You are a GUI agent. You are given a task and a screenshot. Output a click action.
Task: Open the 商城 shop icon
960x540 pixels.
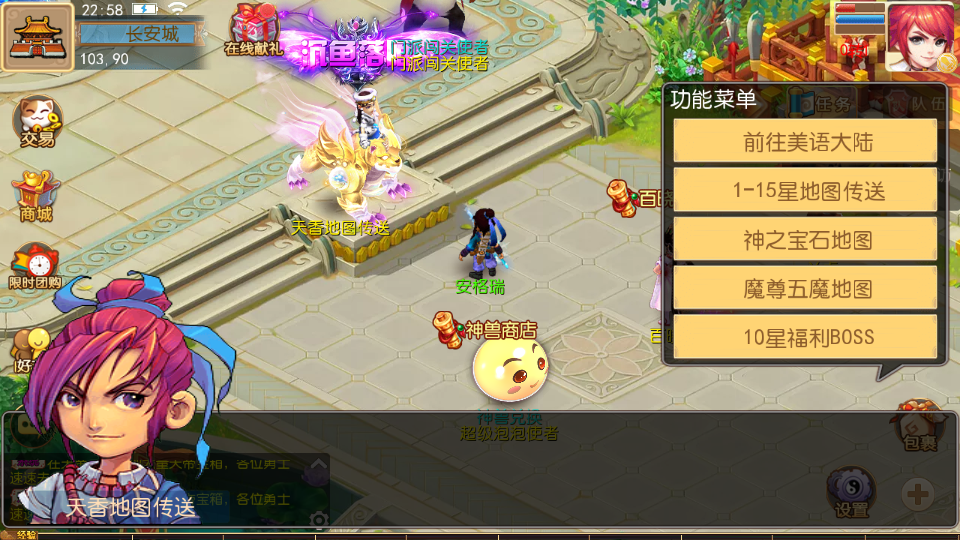click(x=36, y=196)
